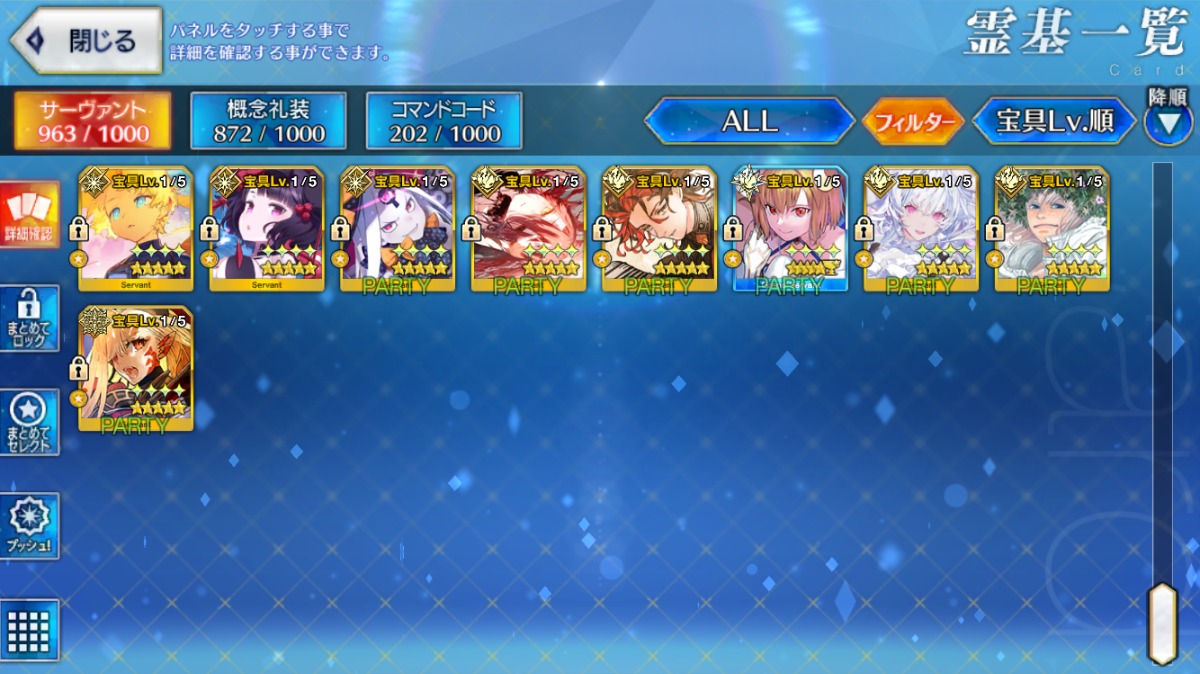Open the フィルター options
This screenshot has height=674, width=1200.
click(x=912, y=122)
